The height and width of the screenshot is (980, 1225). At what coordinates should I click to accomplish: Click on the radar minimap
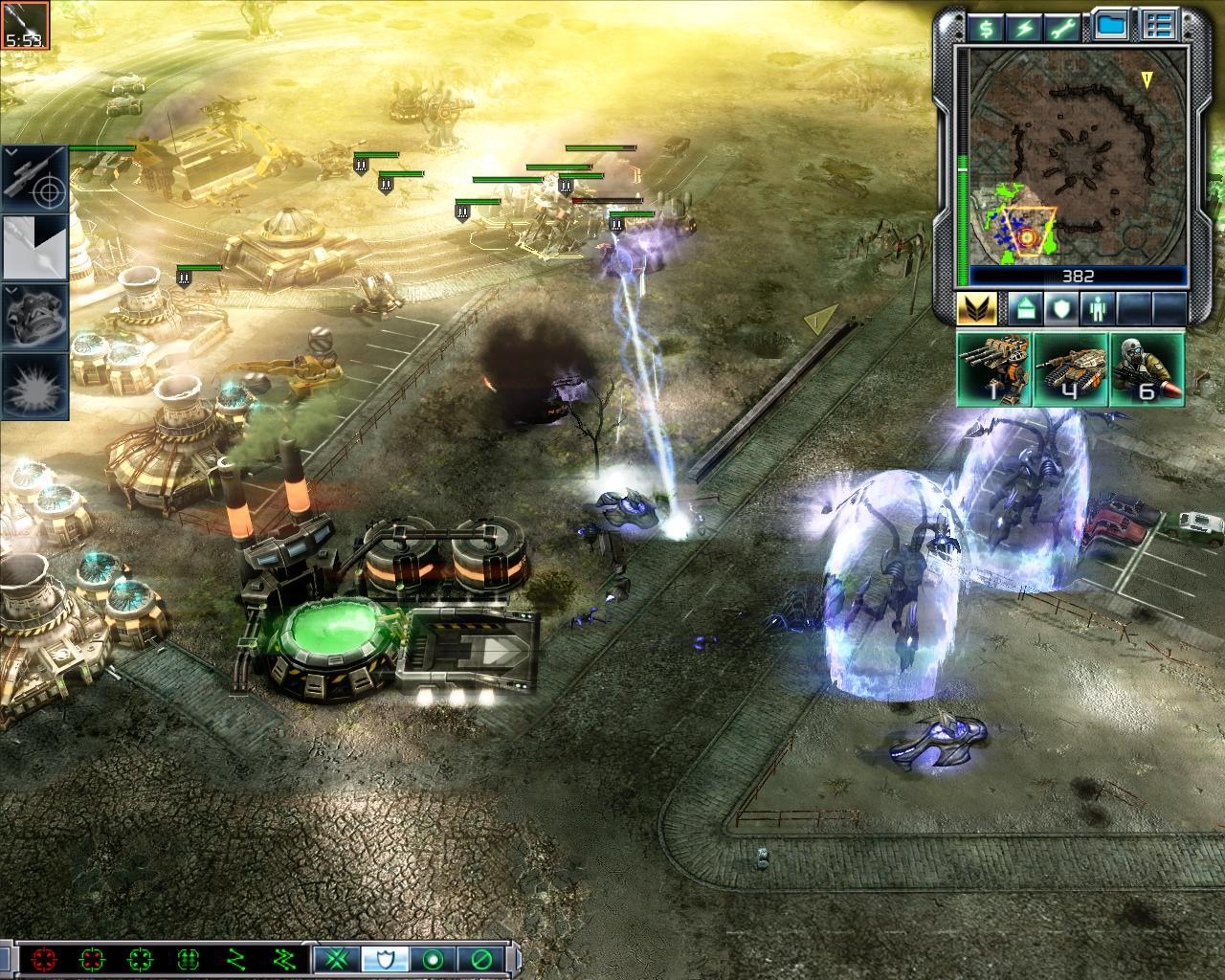pos(1077,155)
